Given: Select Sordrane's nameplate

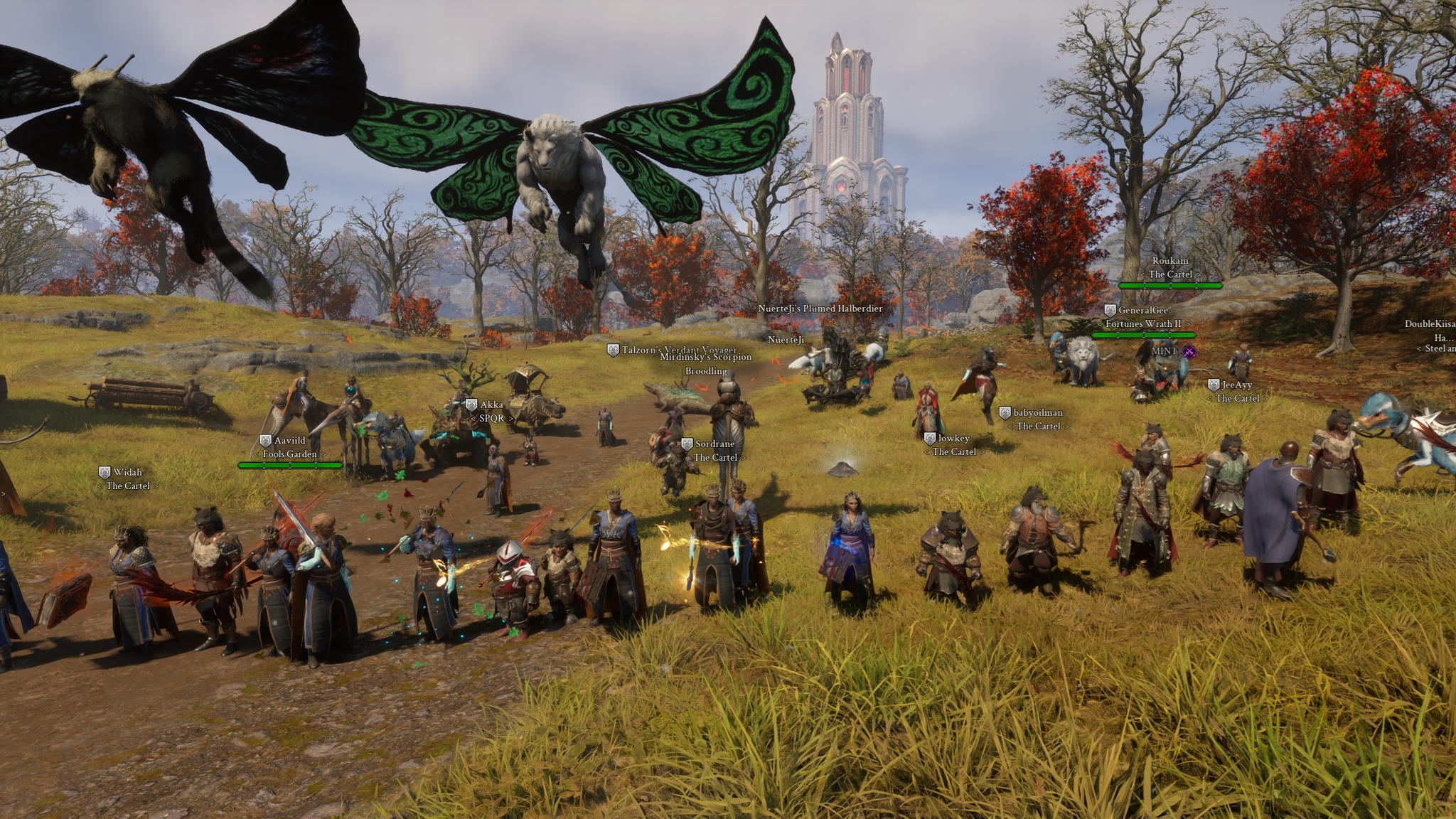Looking at the screenshot, I should pos(714,444).
